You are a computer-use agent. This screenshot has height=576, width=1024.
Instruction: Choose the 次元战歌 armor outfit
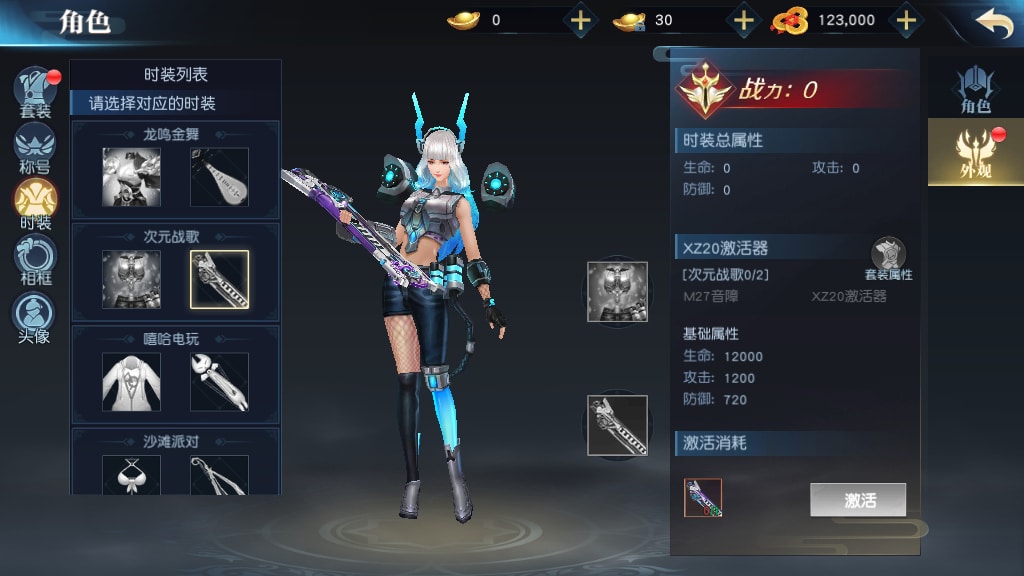coord(131,279)
